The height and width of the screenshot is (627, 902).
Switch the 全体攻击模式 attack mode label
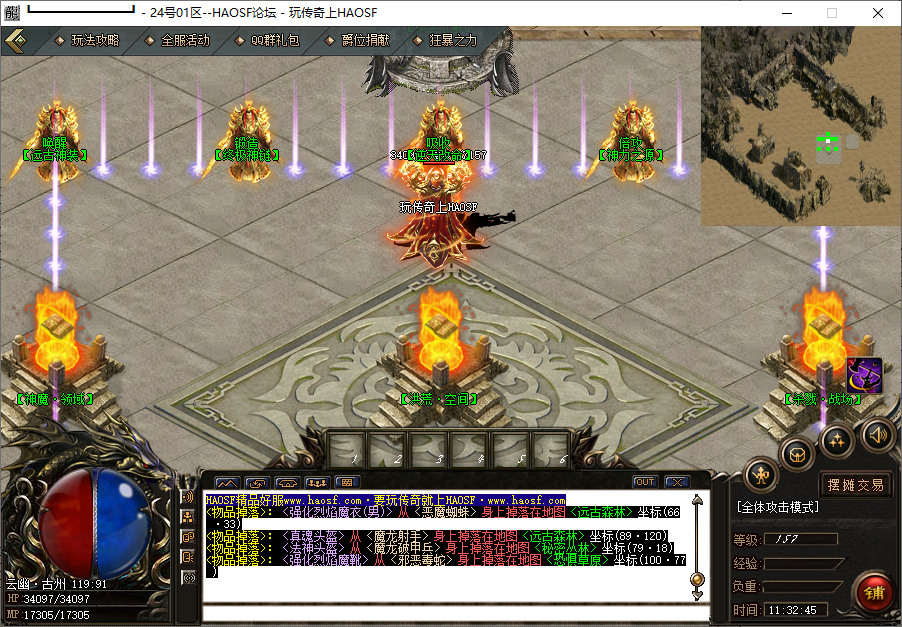(x=778, y=508)
